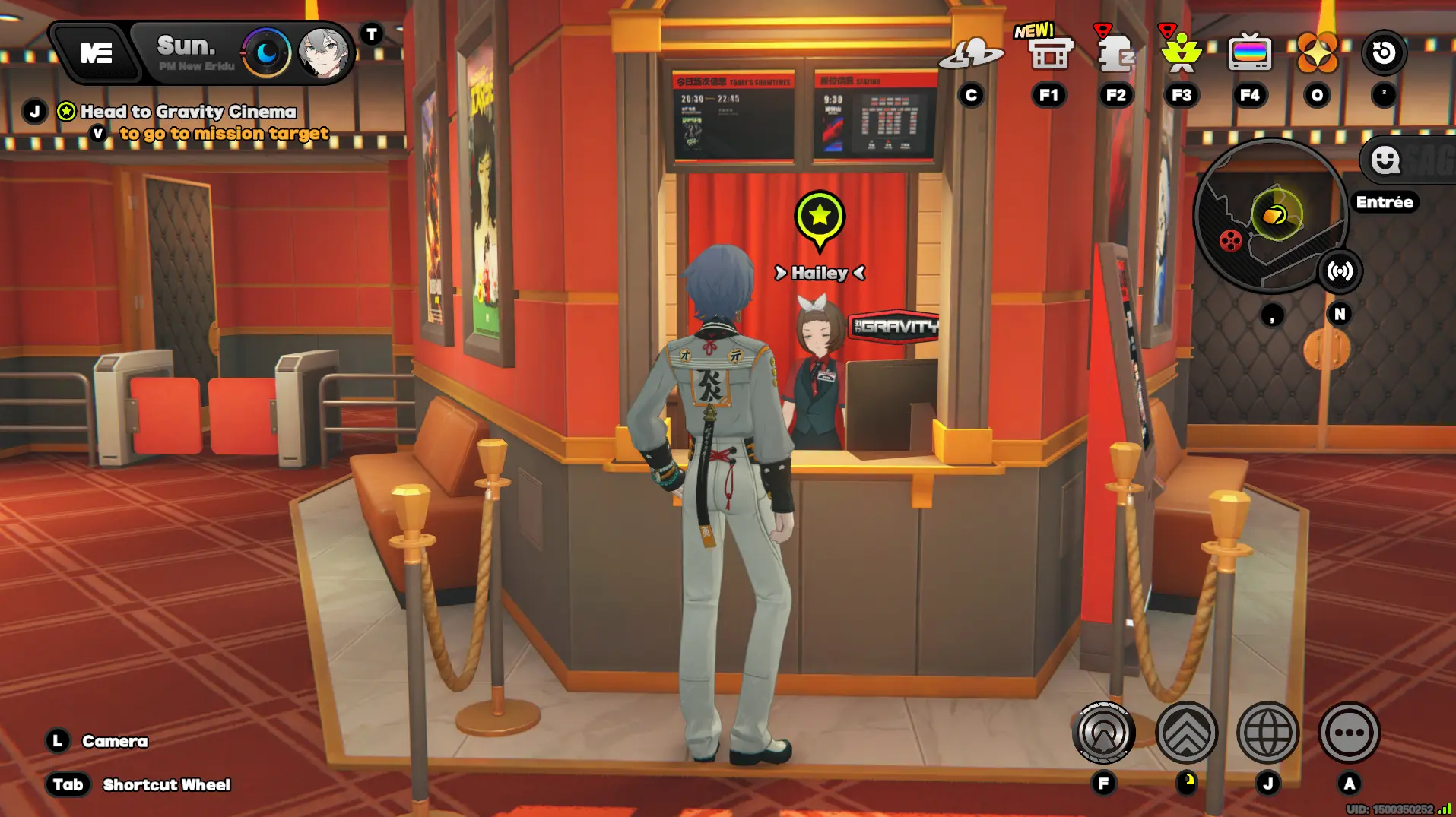Open the rainbow TV screen icon
Image resolution: width=1456 pixels, height=817 pixels.
(x=1249, y=53)
